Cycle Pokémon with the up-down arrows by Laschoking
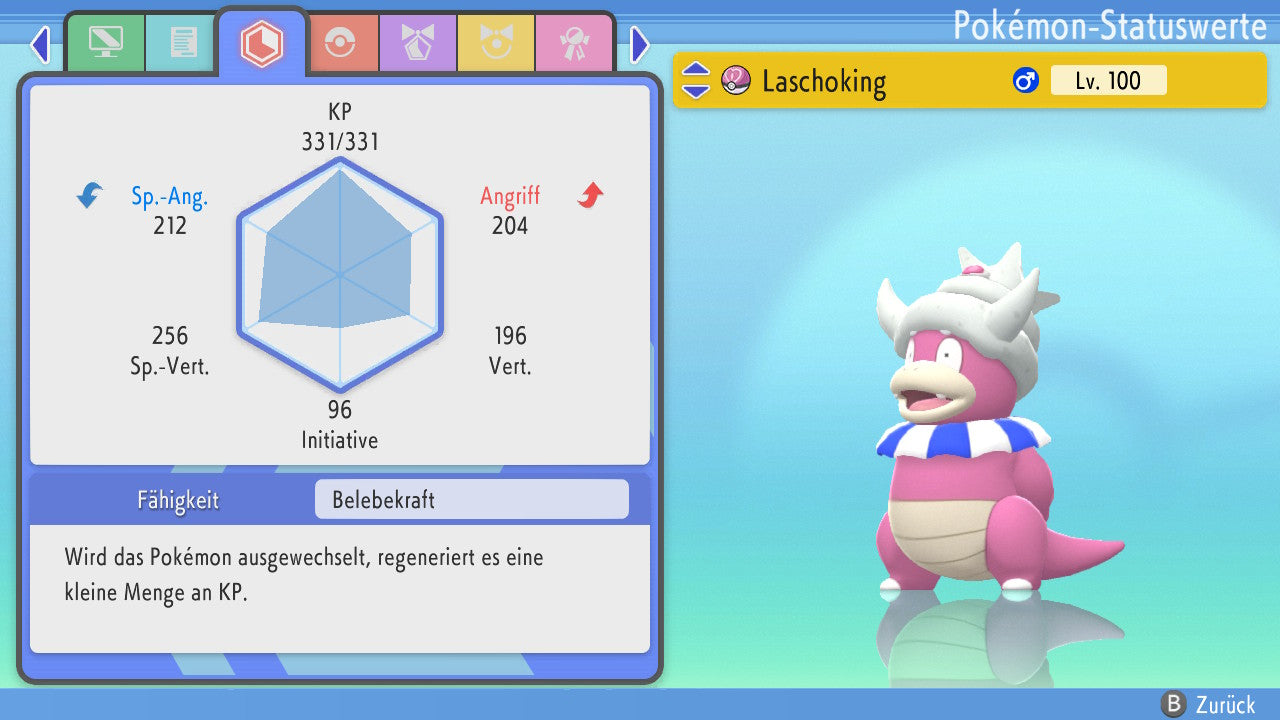1280x720 pixels. click(695, 80)
